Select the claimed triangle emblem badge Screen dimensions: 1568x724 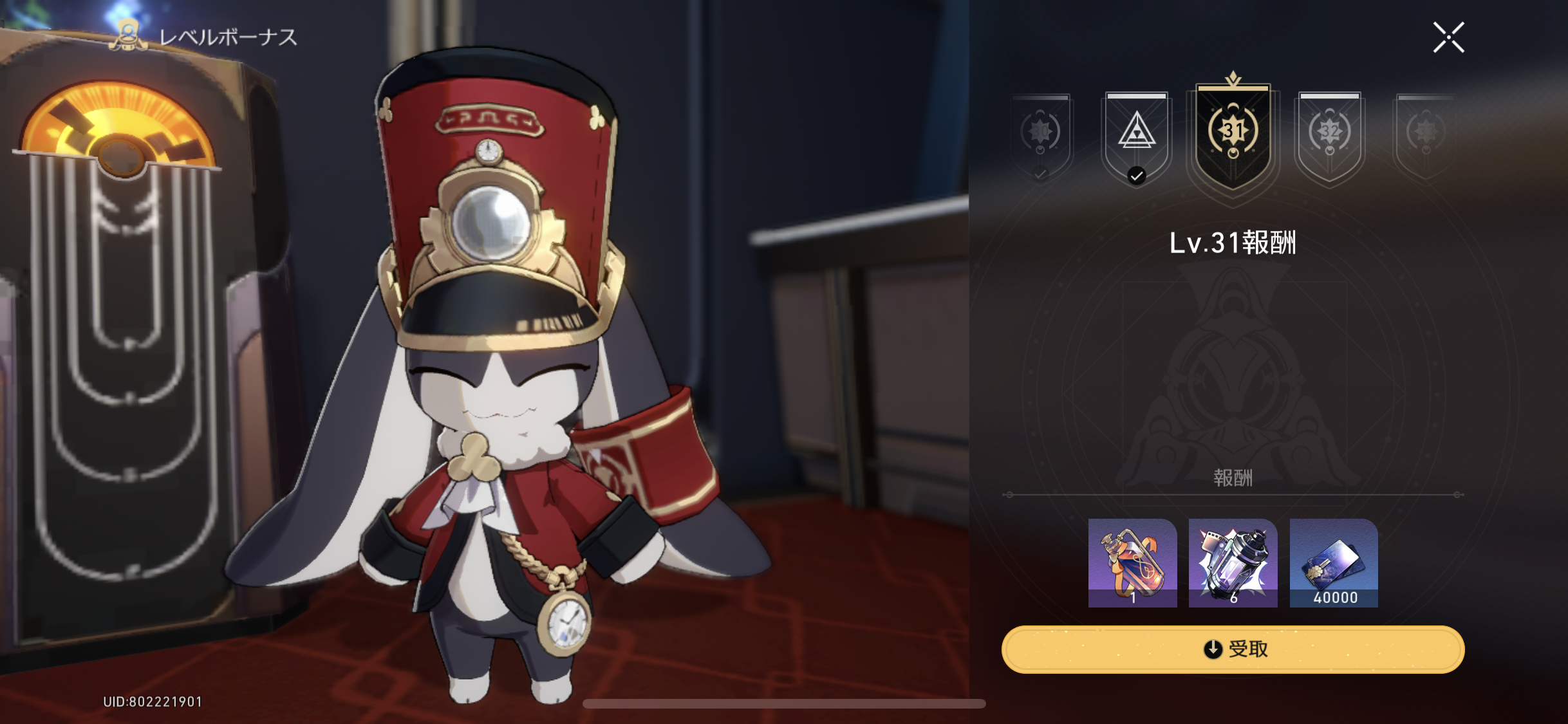(1136, 135)
